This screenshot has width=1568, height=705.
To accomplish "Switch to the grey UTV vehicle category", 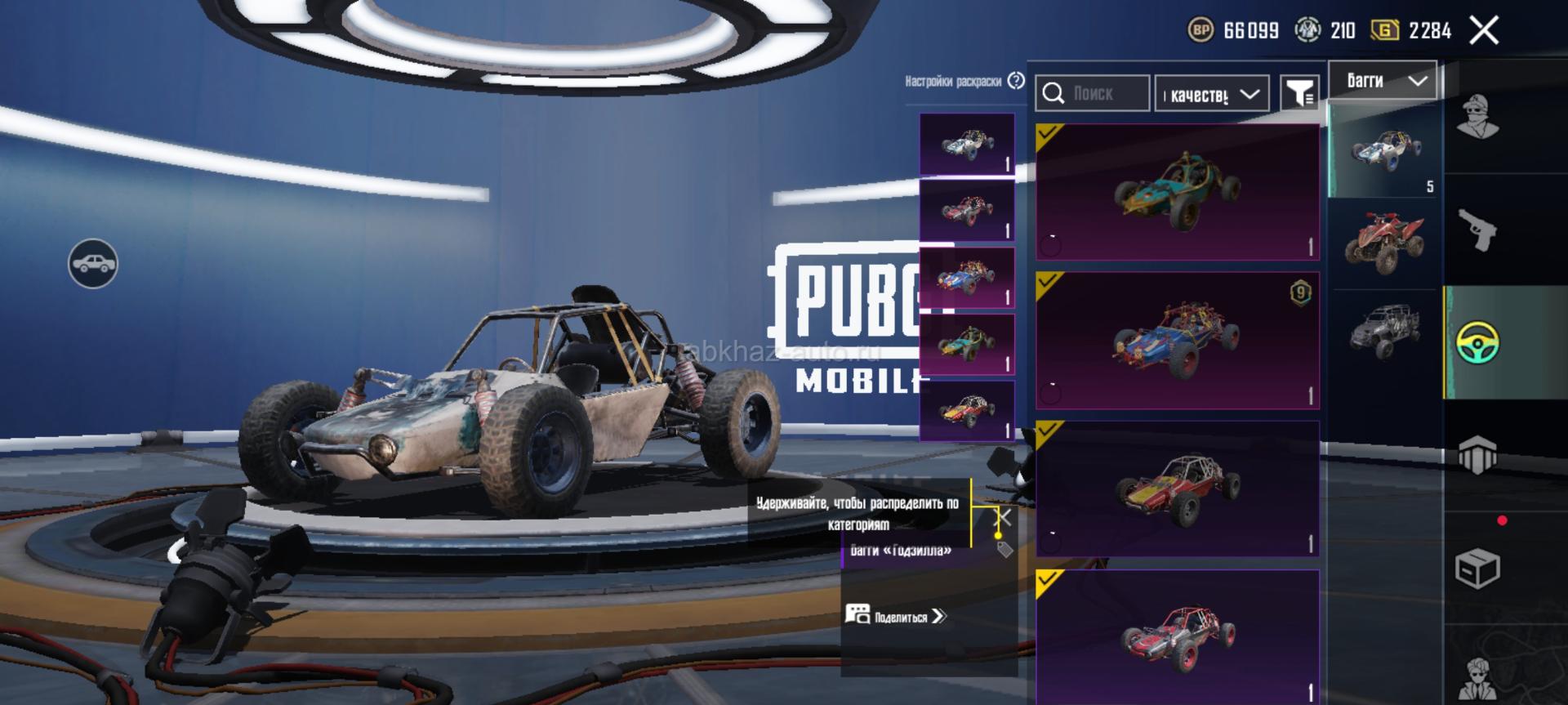I will click(1385, 332).
